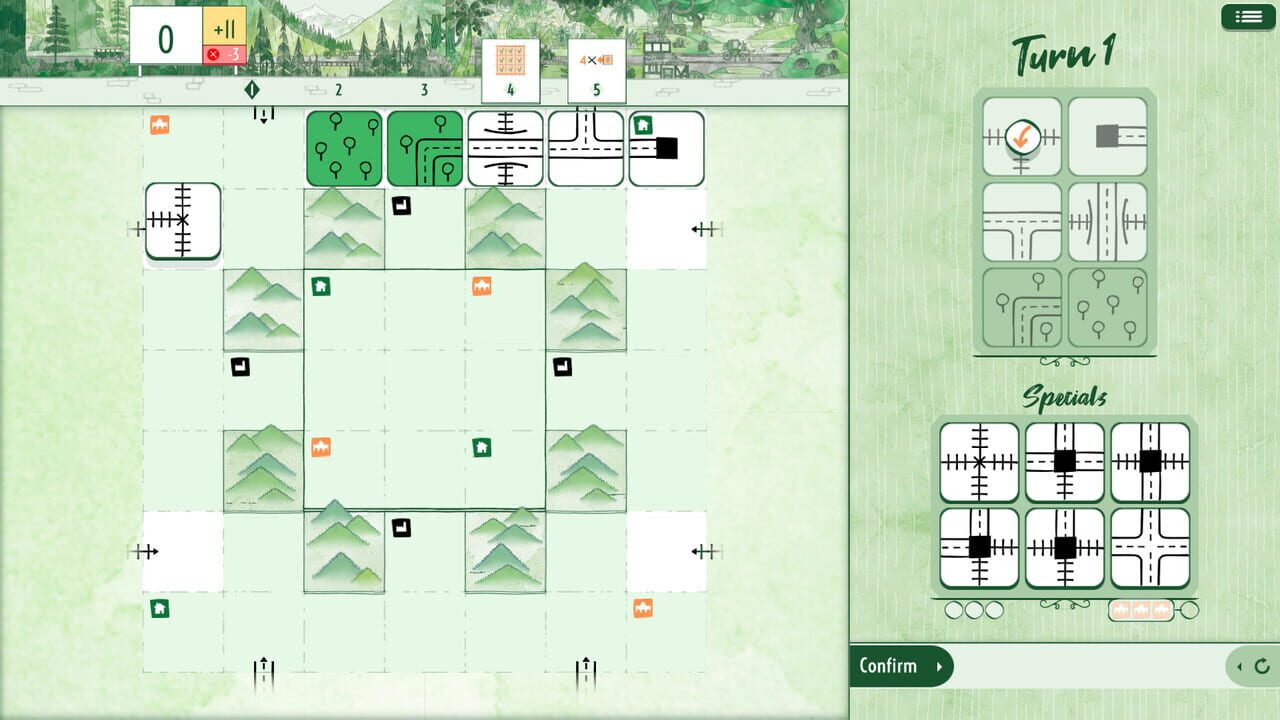Select the bottom-left rail station special tile
1280x720 pixels.
980,545
